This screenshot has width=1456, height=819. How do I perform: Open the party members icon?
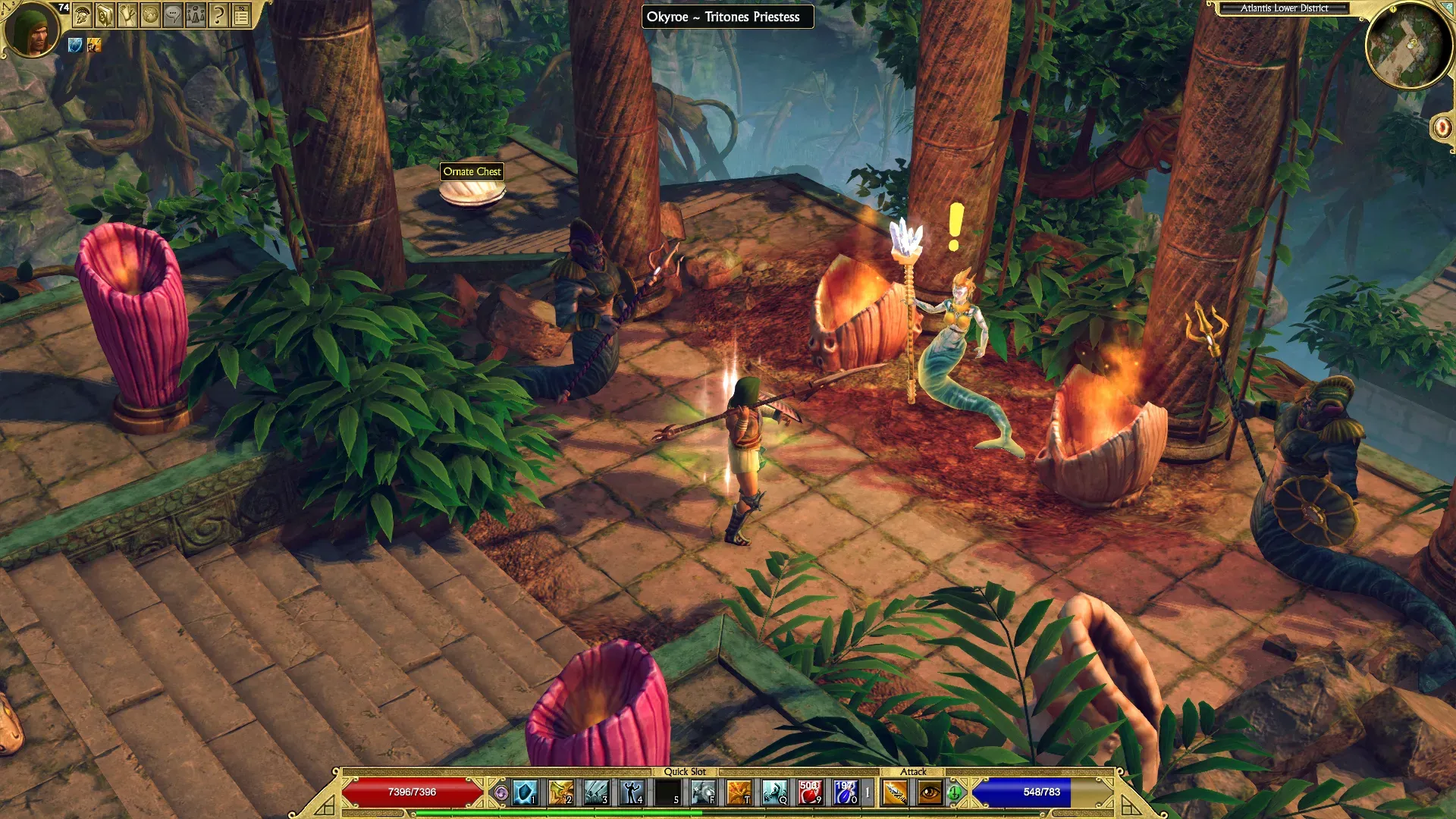(196, 15)
